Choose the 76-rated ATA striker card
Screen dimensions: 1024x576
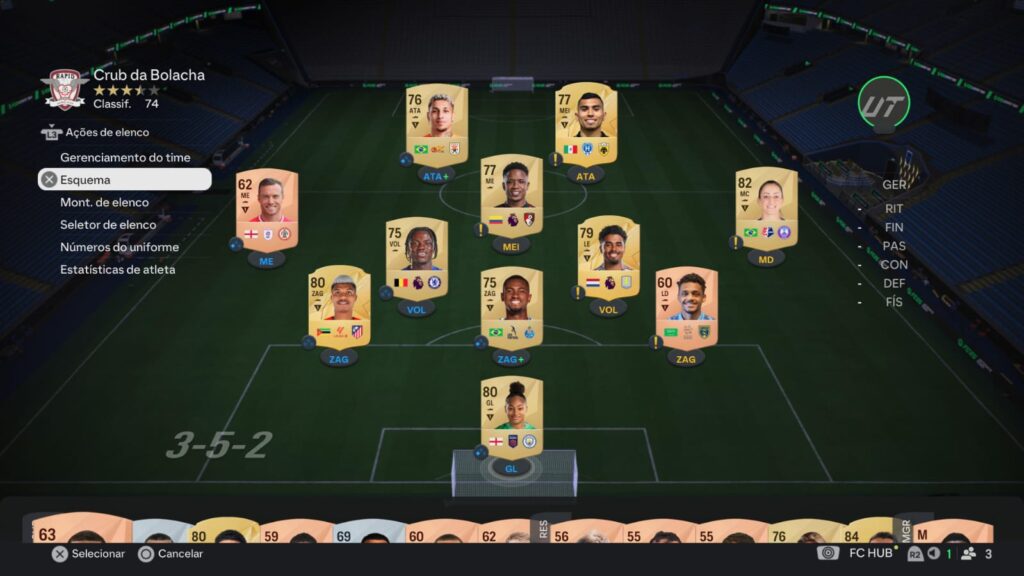coord(436,124)
